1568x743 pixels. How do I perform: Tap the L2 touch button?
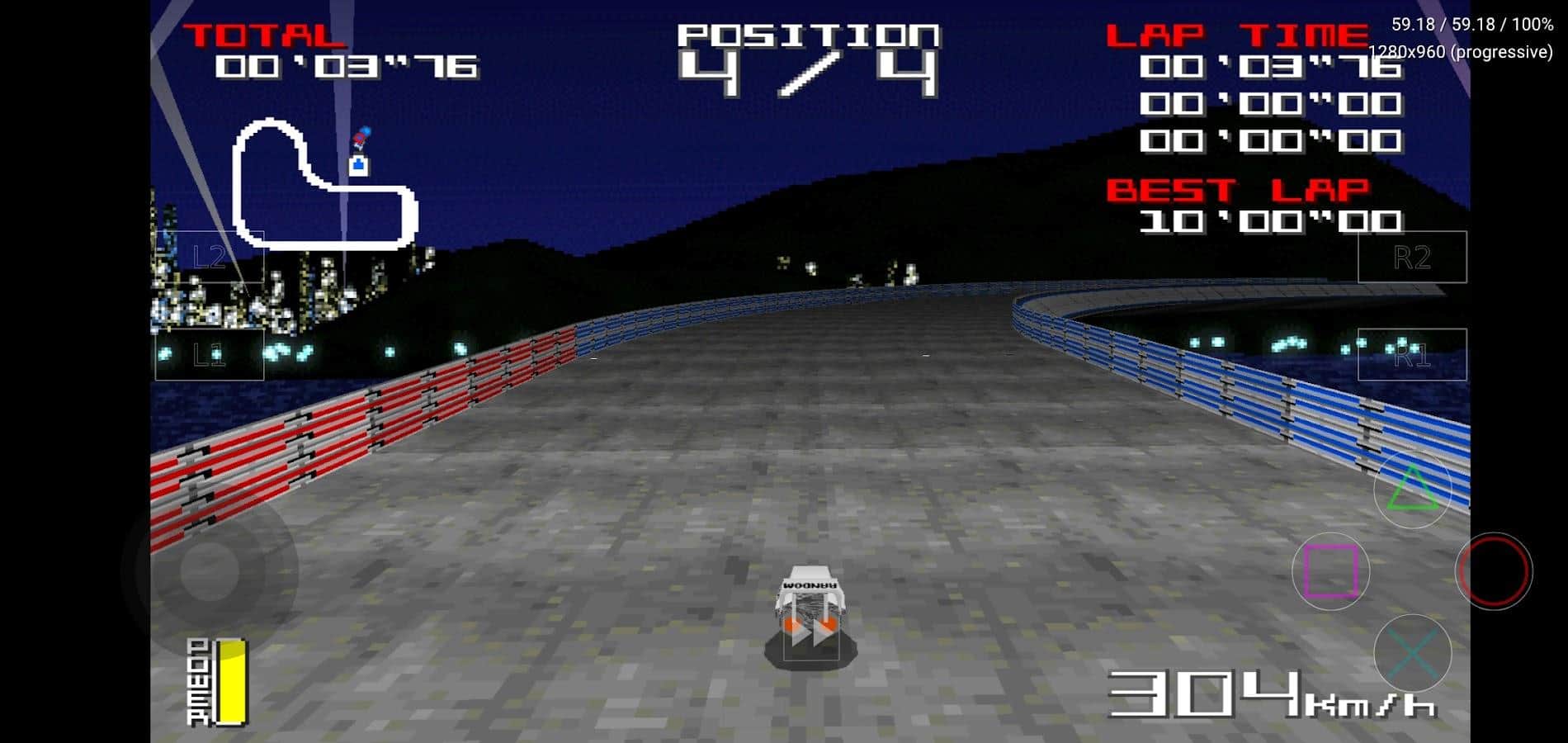coord(210,258)
